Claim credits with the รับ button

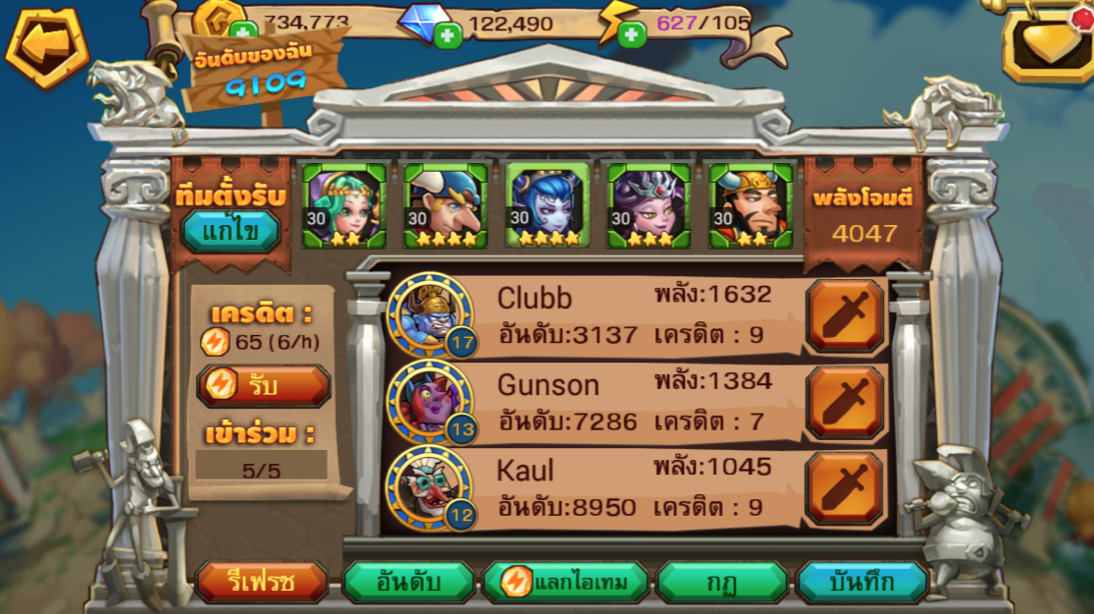click(264, 385)
